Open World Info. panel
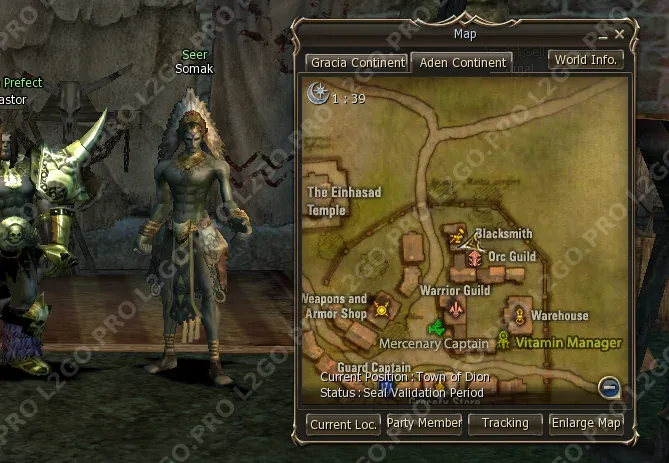The width and height of the screenshot is (669, 463). [586, 60]
